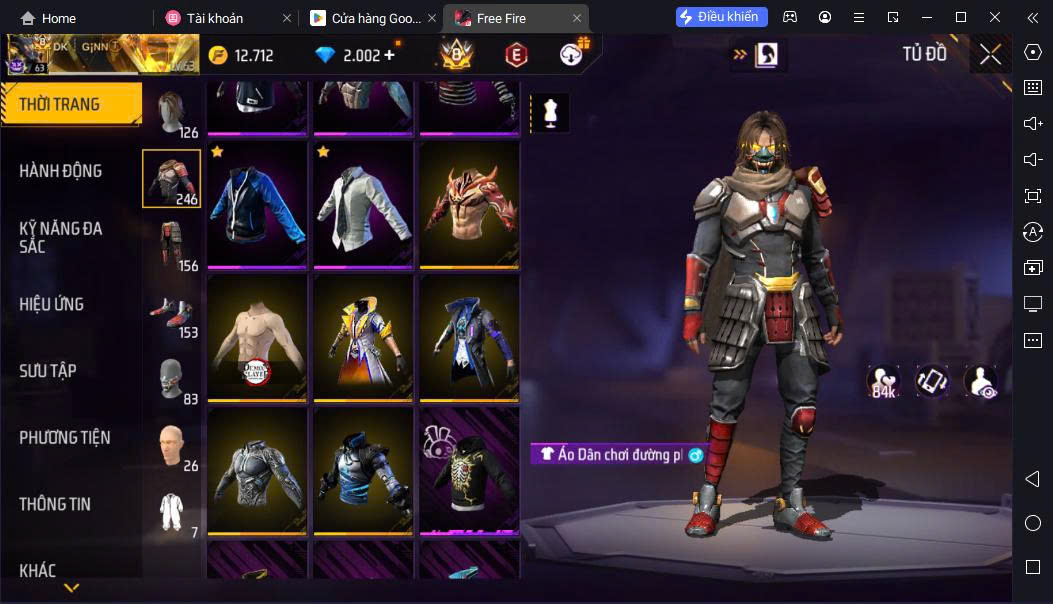
Task: Click the mannequin preview icon
Action: click(549, 112)
